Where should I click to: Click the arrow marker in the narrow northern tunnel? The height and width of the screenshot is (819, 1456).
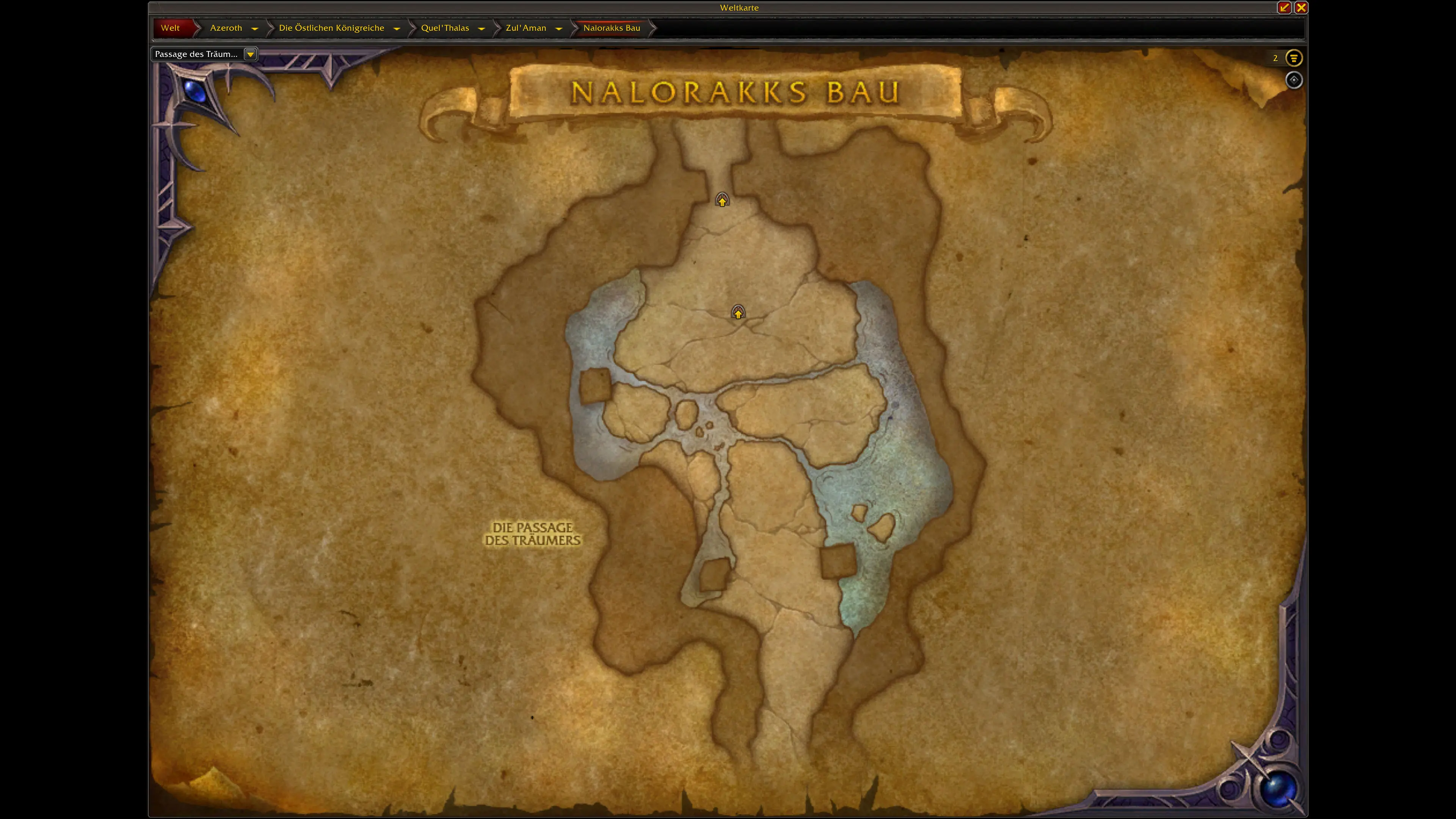point(722,200)
